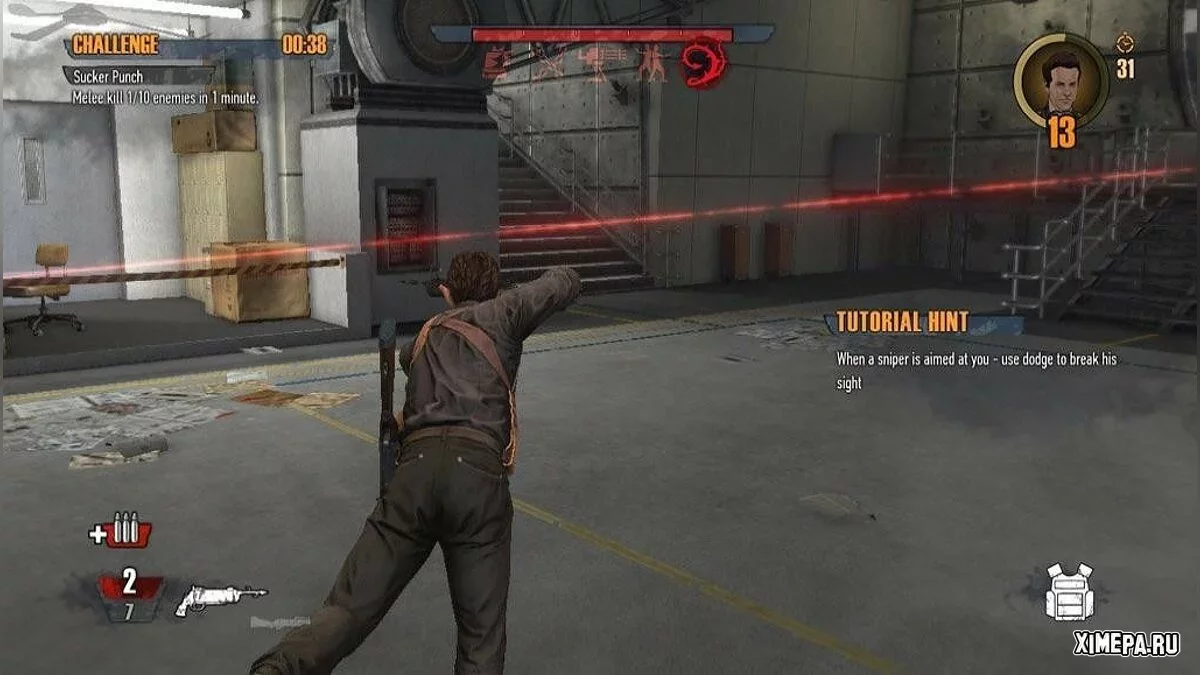Select the revolver weapon icon

tap(221, 599)
